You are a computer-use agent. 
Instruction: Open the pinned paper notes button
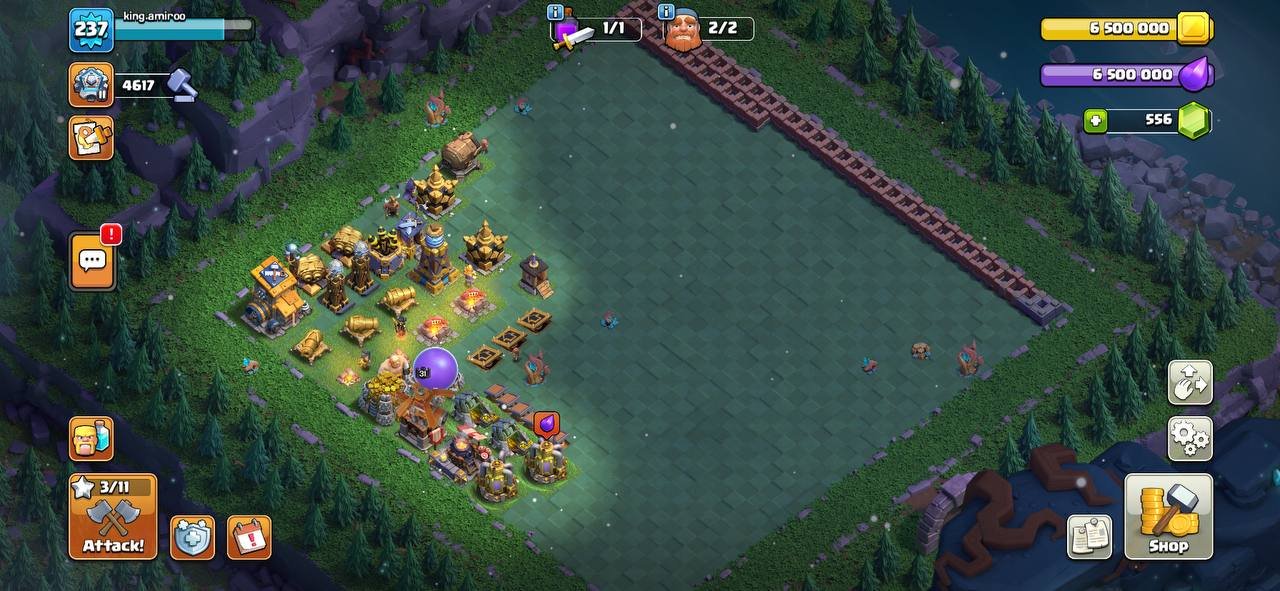(1089, 536)
